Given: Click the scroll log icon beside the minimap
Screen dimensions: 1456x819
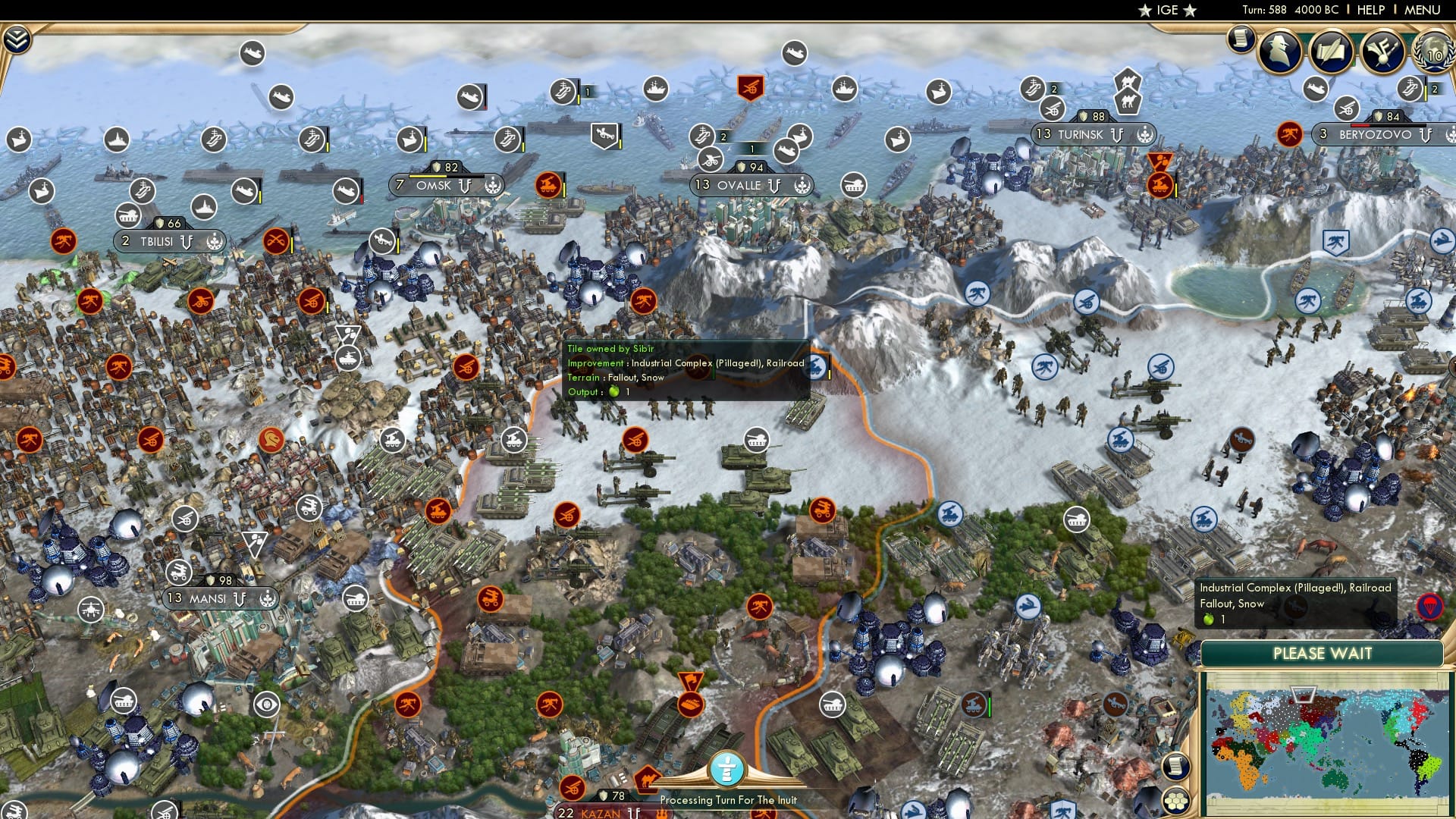Looking at the screenshot, I should 1175,766.
